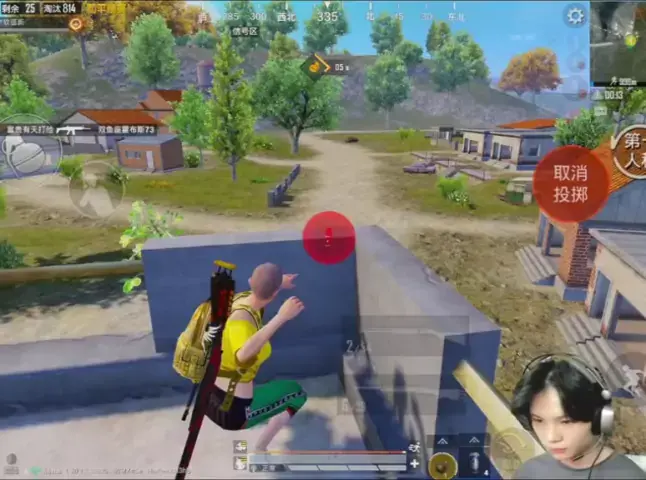Tap the red 取消投掷 cancel-throw button

coord(570,183)
